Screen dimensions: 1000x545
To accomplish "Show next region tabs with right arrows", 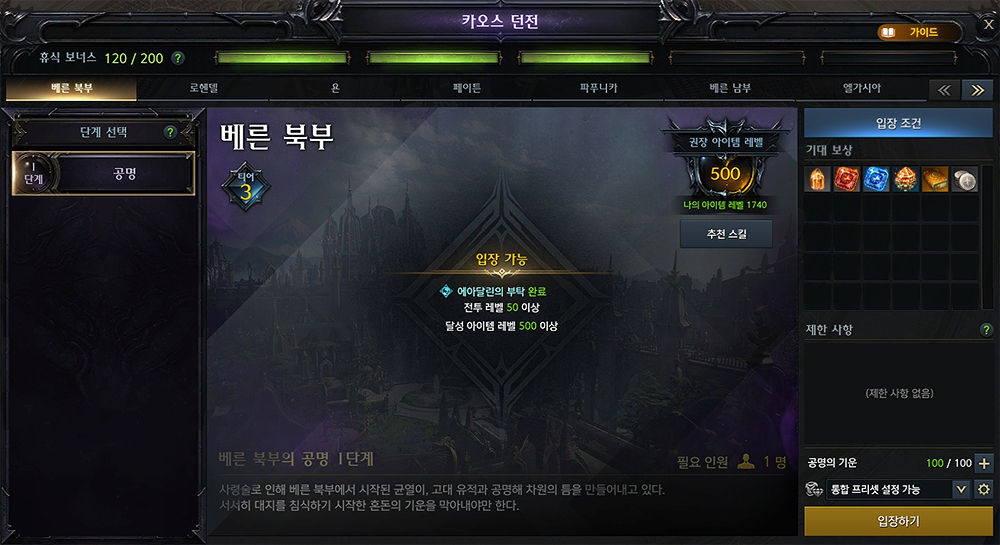I will [976, 89].
